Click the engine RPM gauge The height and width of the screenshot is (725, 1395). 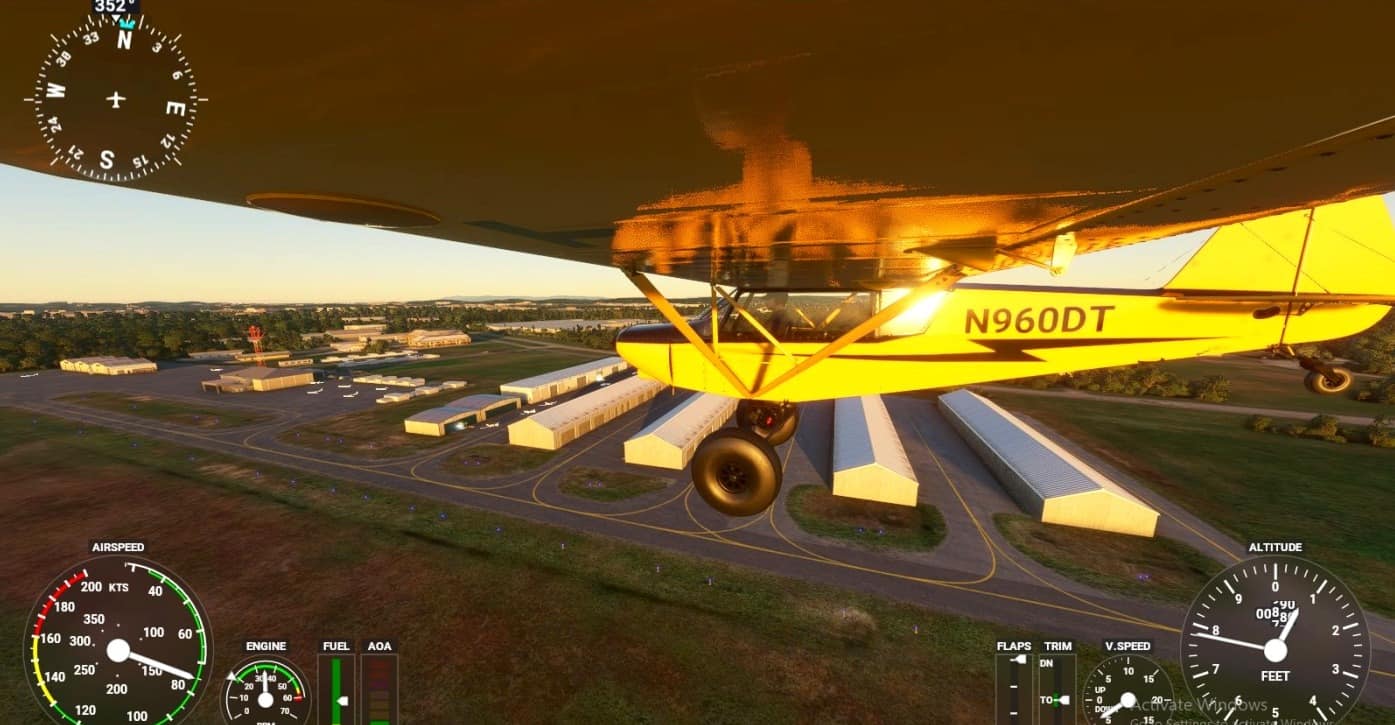[265, 692]
